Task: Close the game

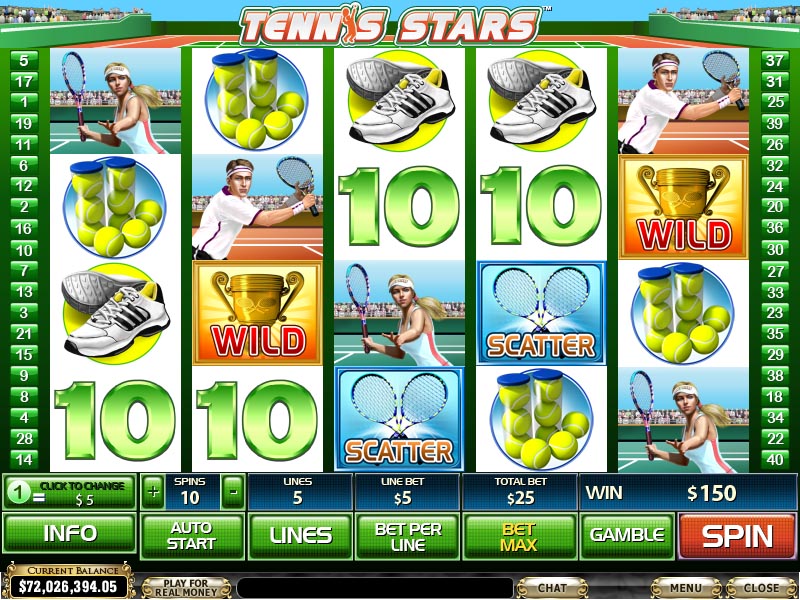Action: pos(761,587)
